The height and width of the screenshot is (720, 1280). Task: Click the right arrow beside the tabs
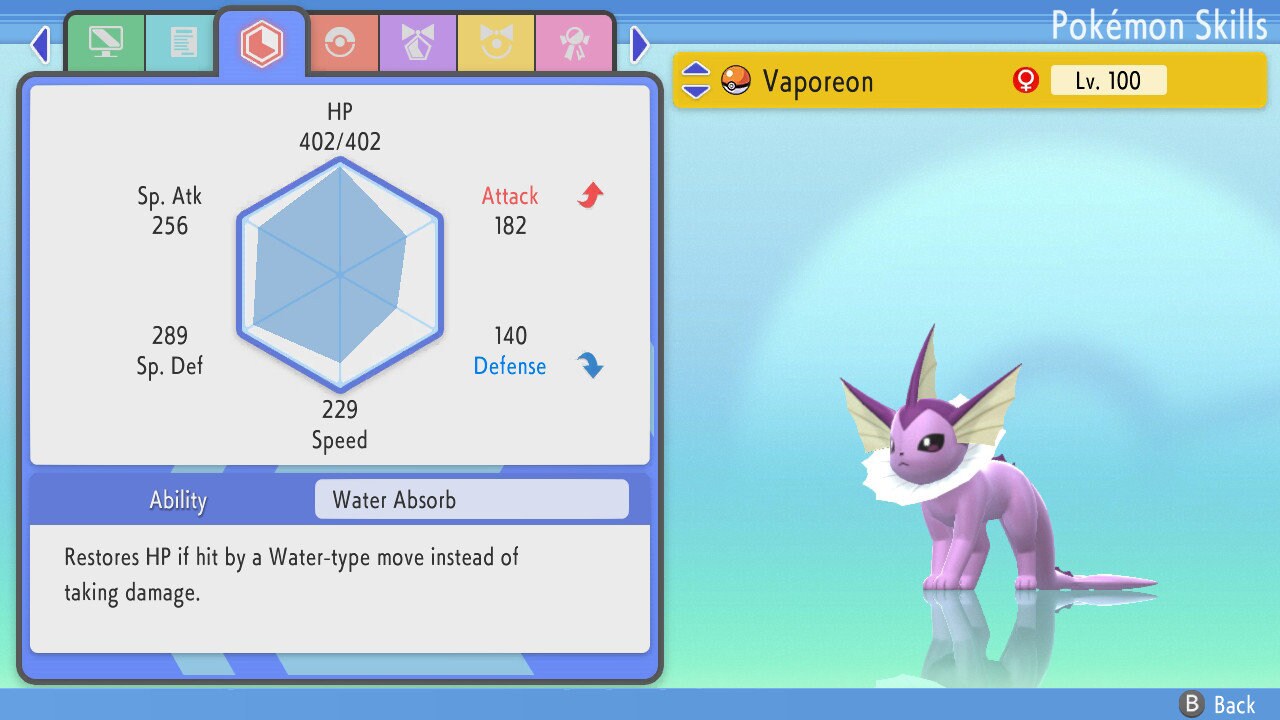click(640, 44)
